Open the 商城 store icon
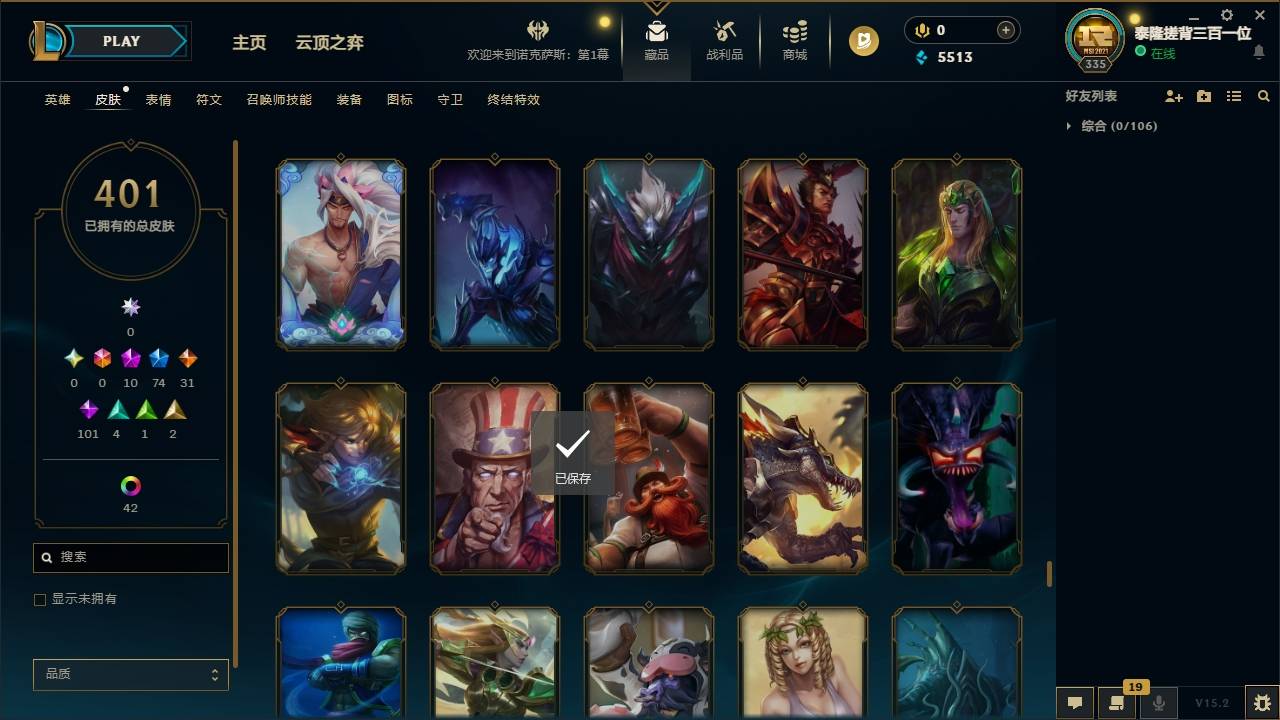The width and height of the screenshot is (1280, 720). 794,40
